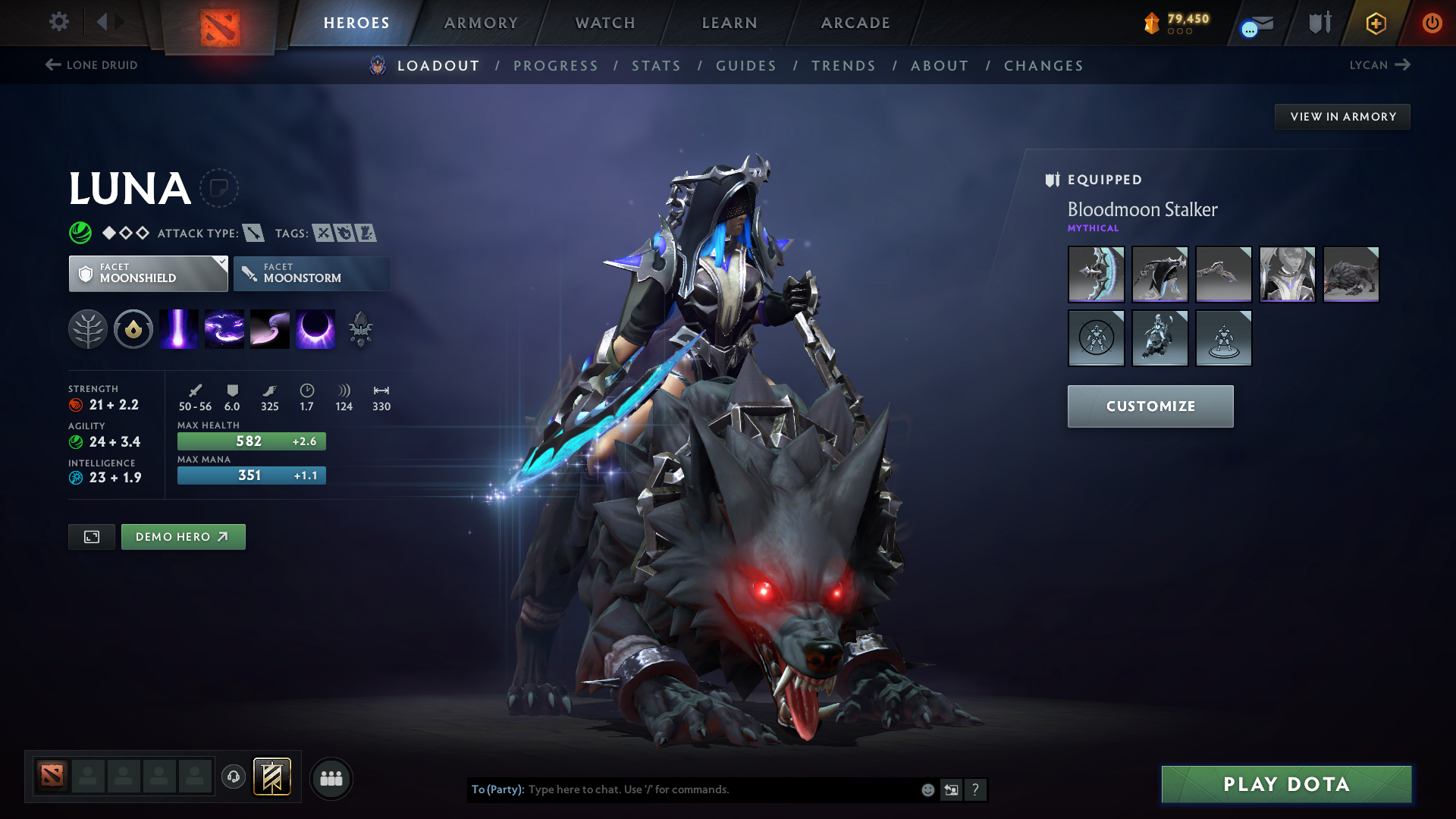Open the notifications envelope icon top right
This screenshot has height=819, width=1456.
pyautogui.click(x=1255, y=23)
